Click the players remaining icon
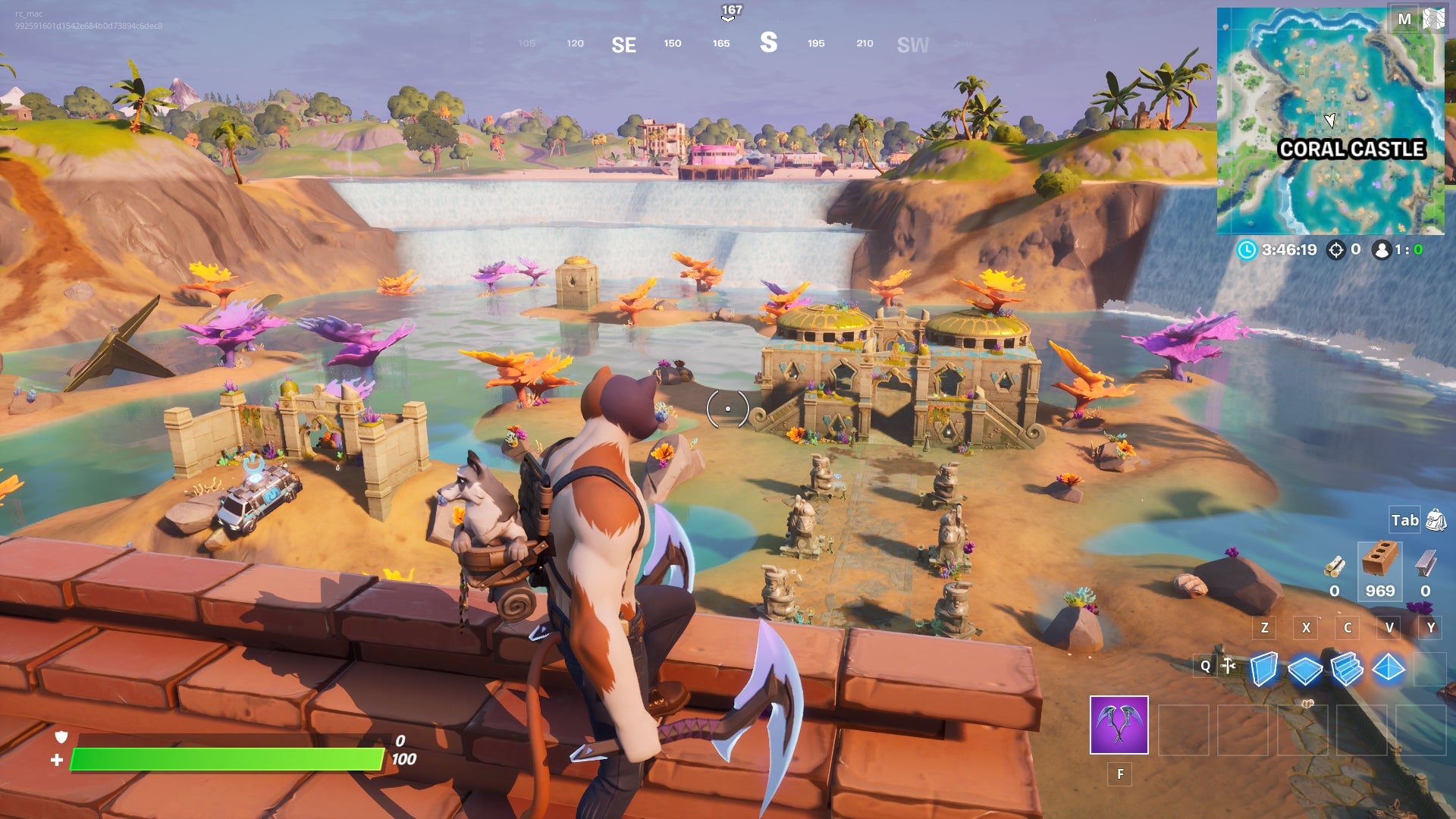 [1382, 250]
